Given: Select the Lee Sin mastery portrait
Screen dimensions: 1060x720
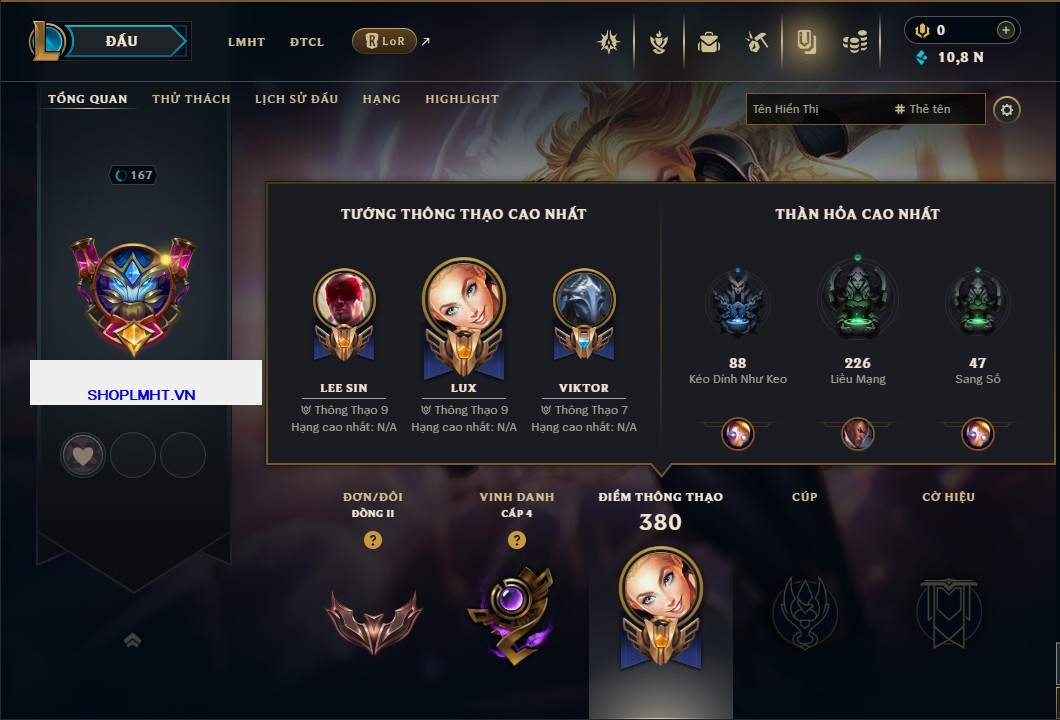Looking at the screenshot, I should point(344,298).
